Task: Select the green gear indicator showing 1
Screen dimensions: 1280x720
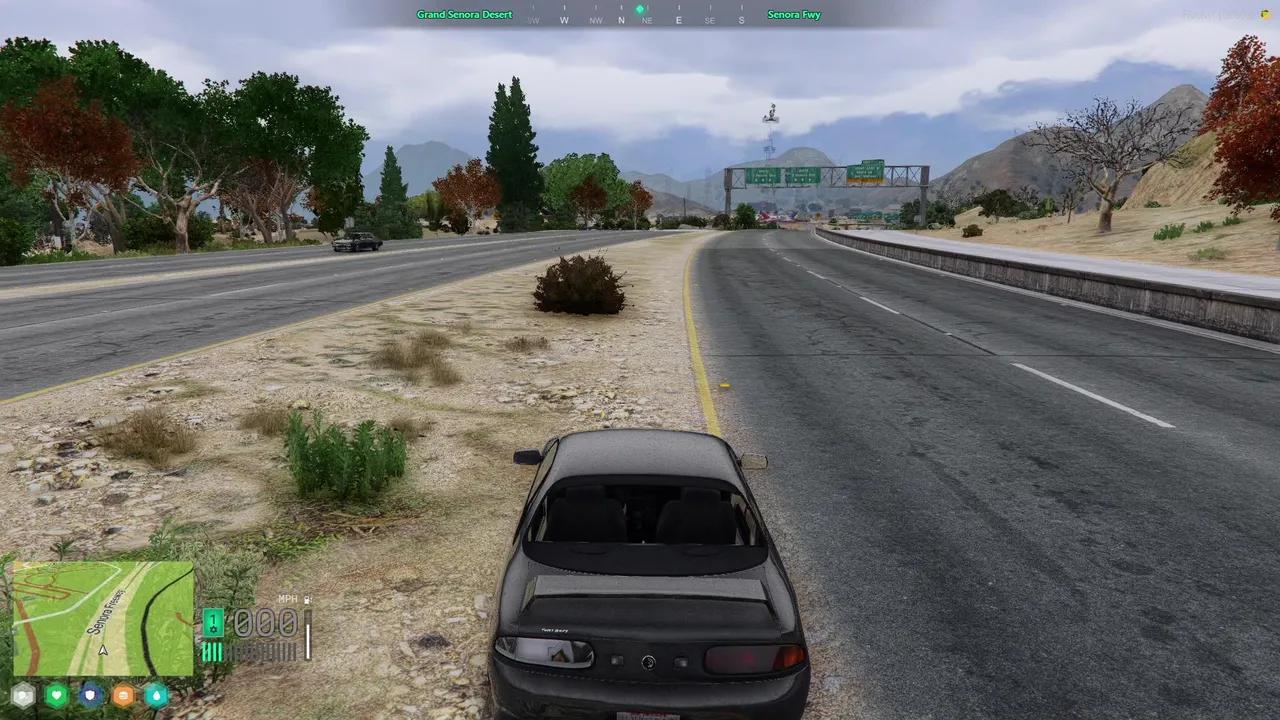Action: click(x=213, y=623)
